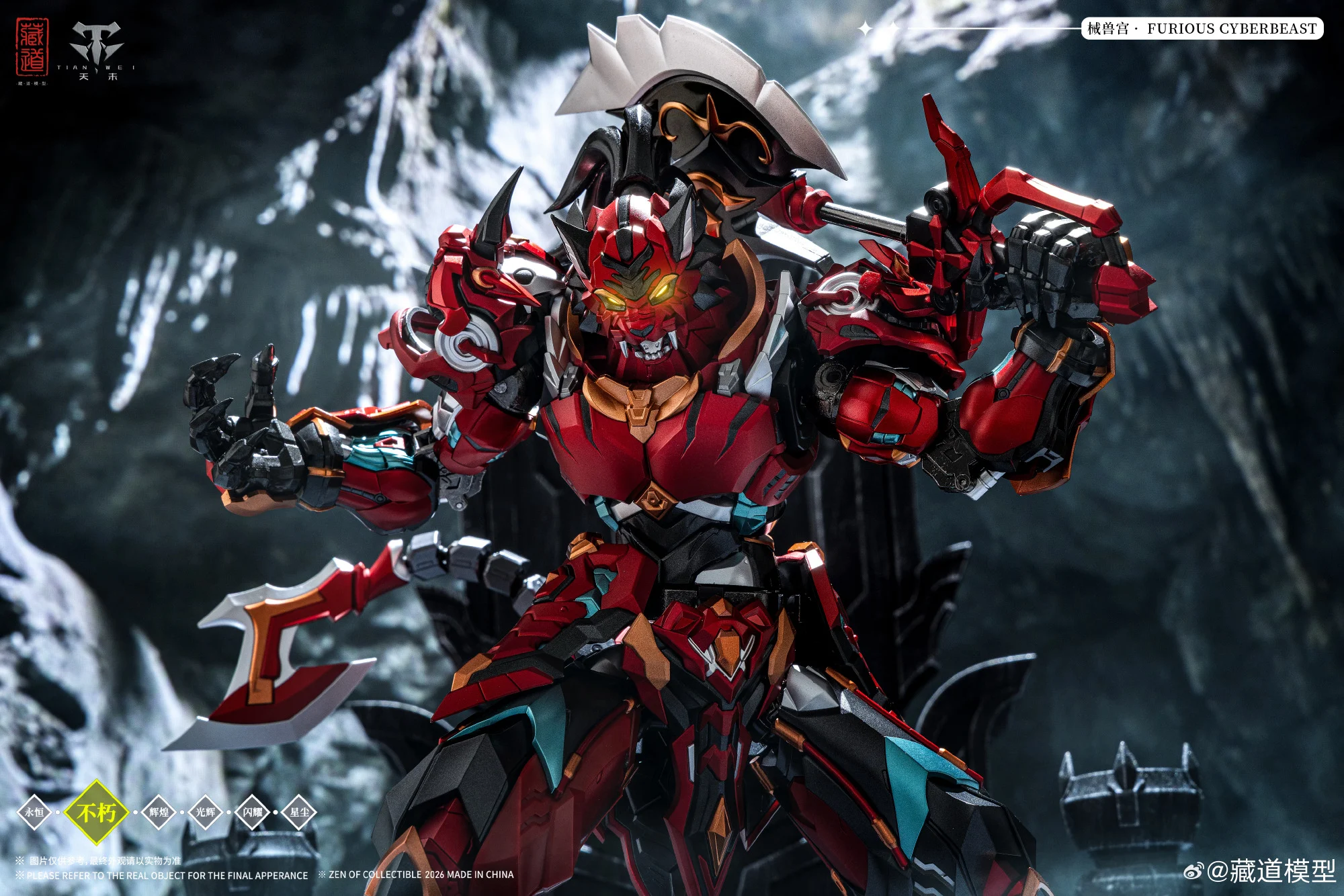1344x896 pixels.
Task: Switch to the 辉煌 rarity tier
Action: [x=159, y=812]
